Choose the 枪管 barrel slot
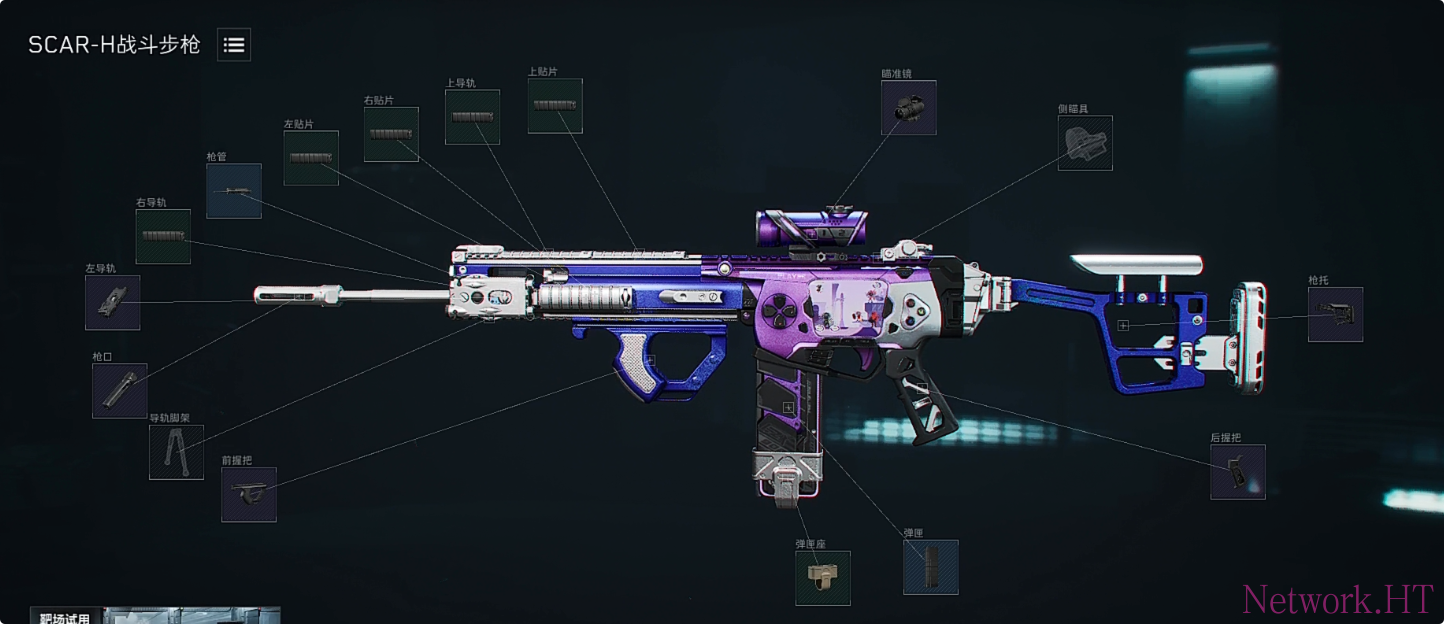Screen dimensions: 1444x624 coord(234,191)
